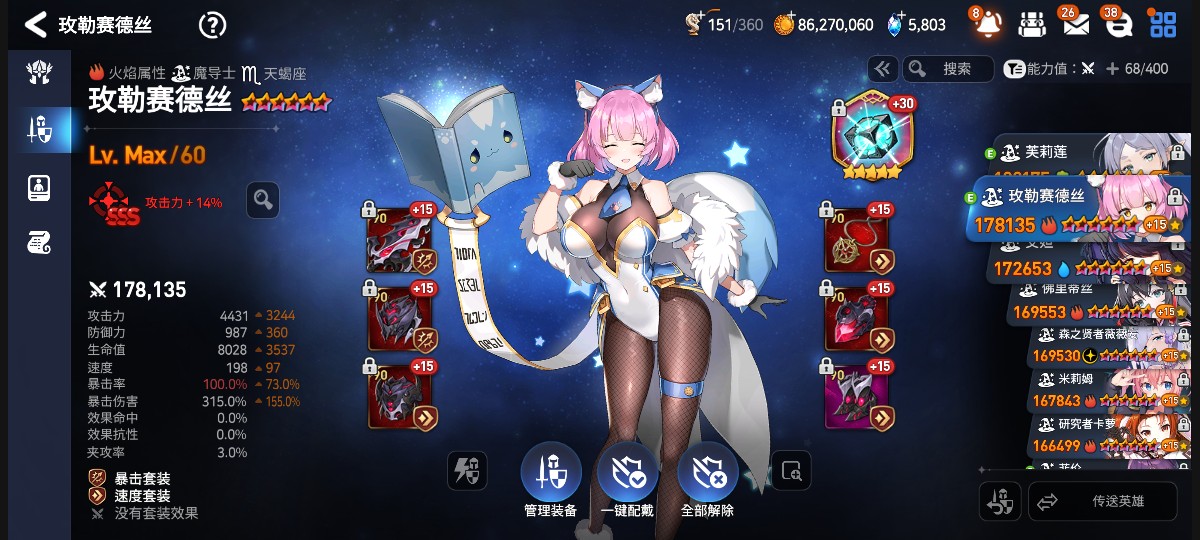The height and width of the screenshot is (540, 1200).
Task: Go back with the top-left arrow
Action: point(36,25)
